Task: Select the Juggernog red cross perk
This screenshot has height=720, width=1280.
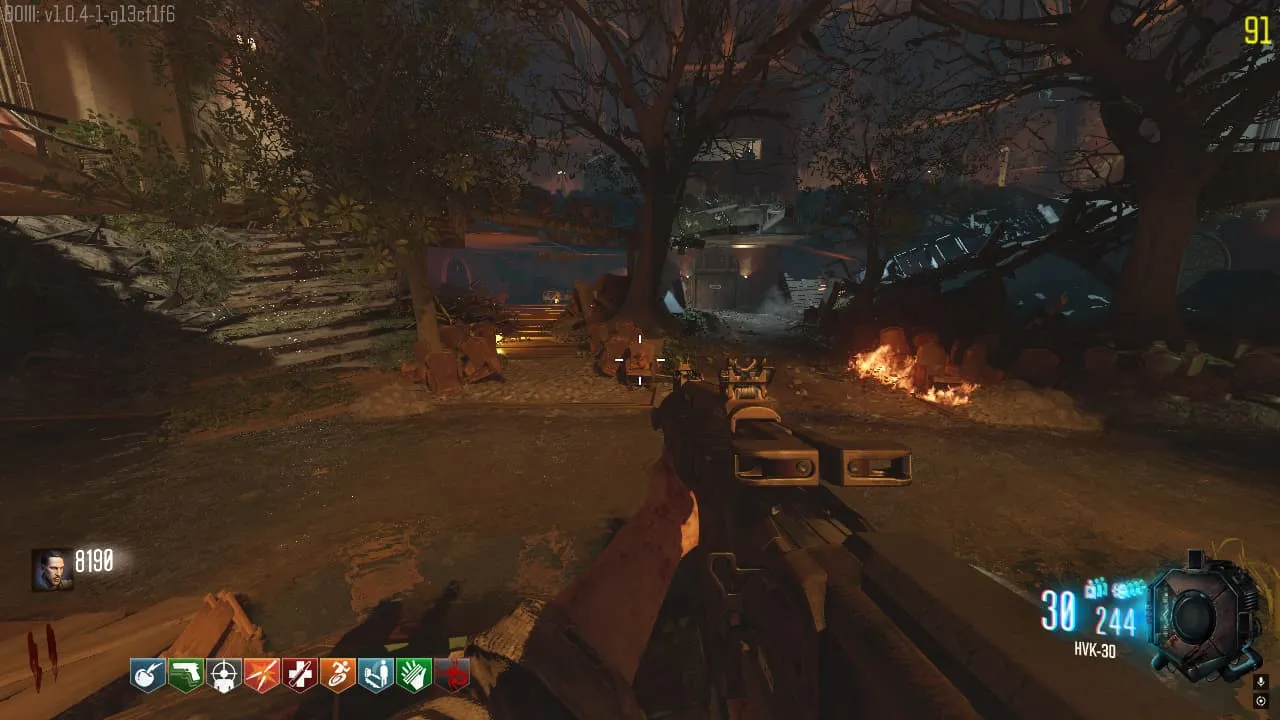Action: pos(300,675)
